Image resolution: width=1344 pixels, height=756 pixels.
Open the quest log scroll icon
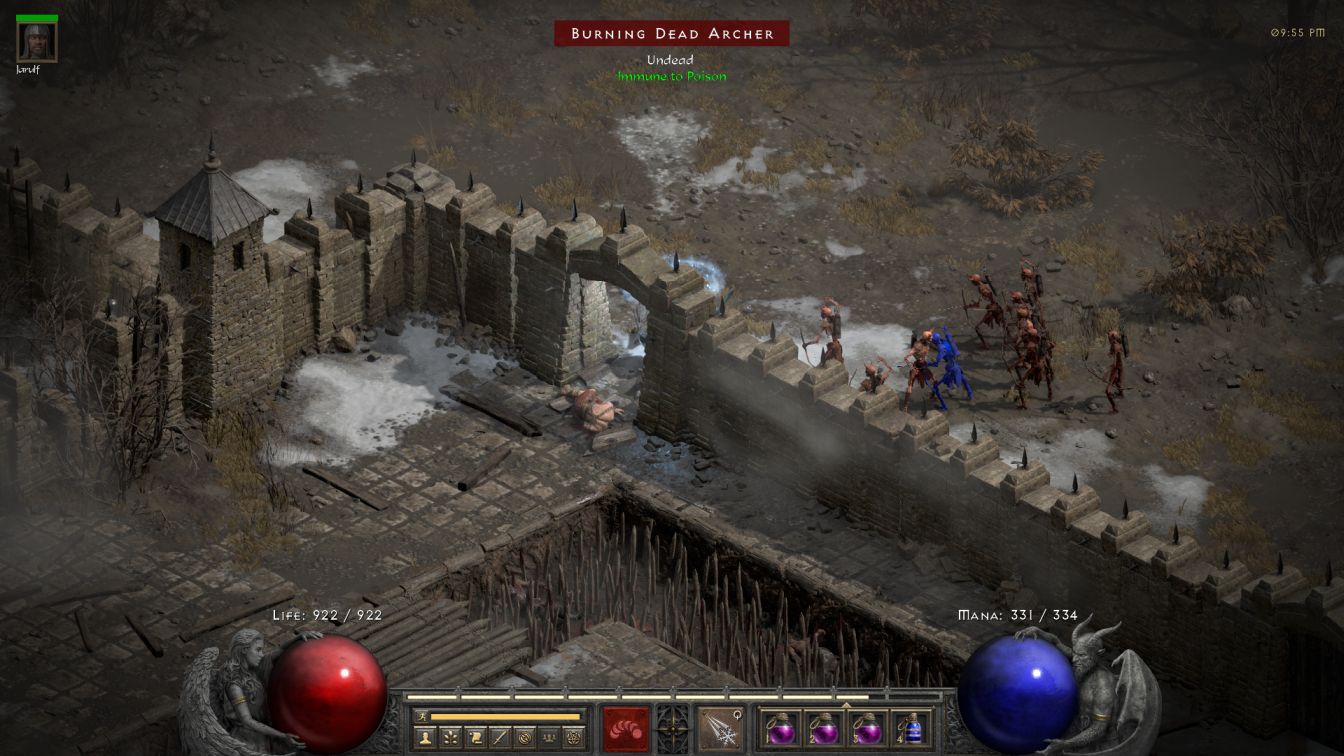pyautogui.click(x=476, y=738)
